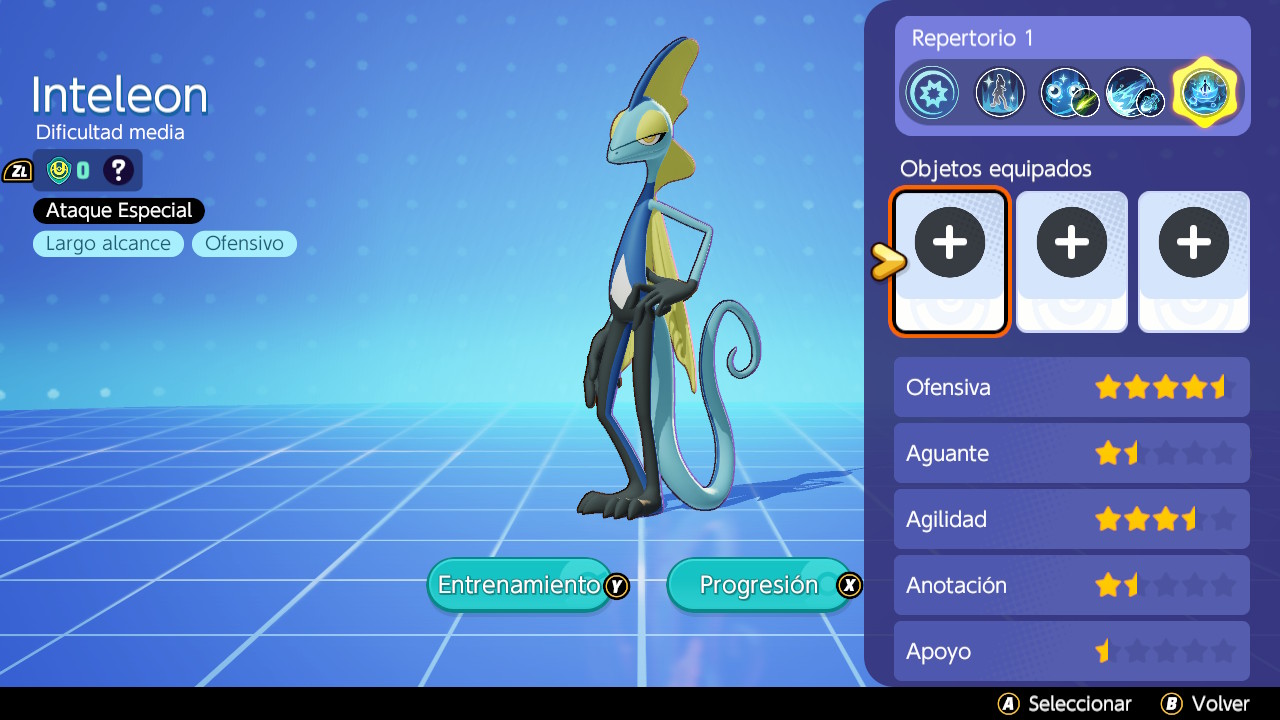Click the Ataque Especial tag
This screenshot has height=720, width=1280.
pyautogui.click(x=119, y=211)
